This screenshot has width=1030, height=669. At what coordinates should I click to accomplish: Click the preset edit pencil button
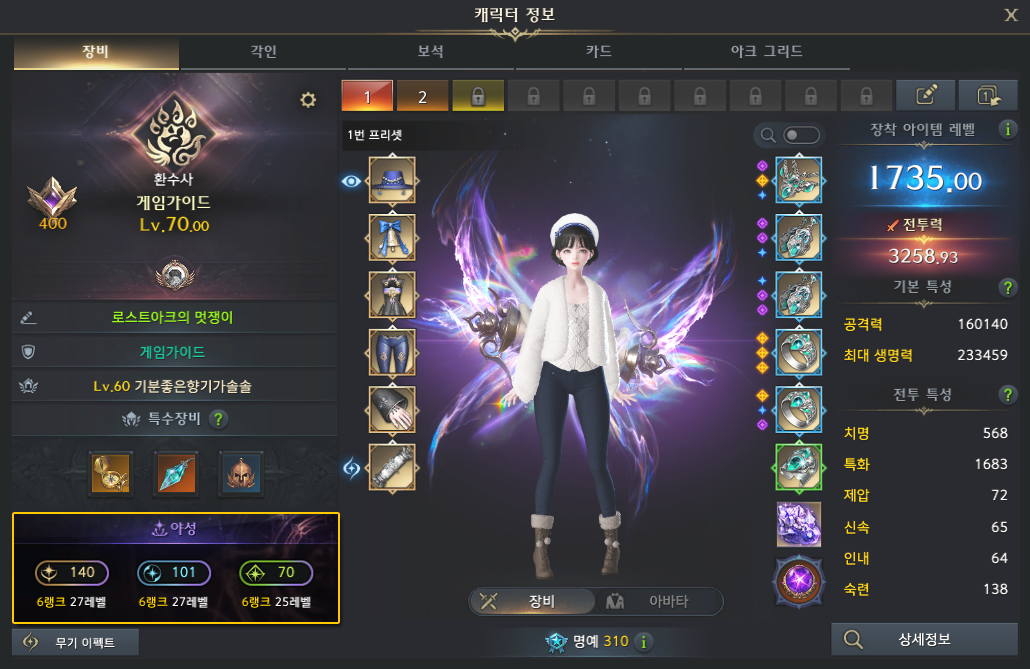click(926, 96)
